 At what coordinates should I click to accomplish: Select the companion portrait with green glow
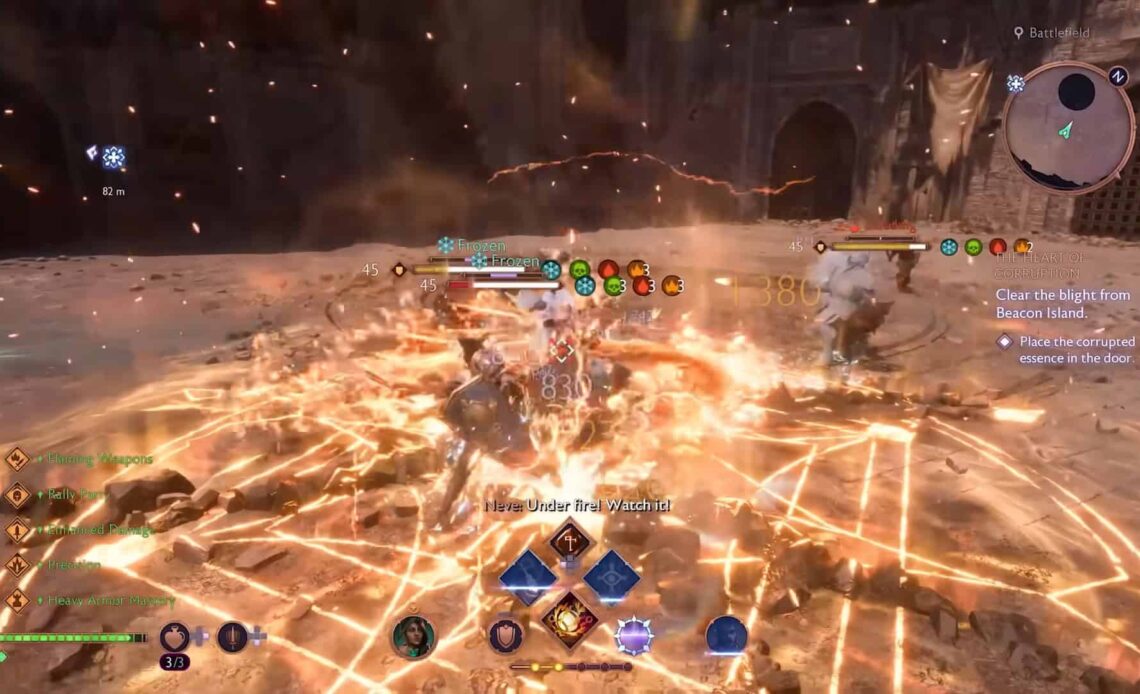413,636
